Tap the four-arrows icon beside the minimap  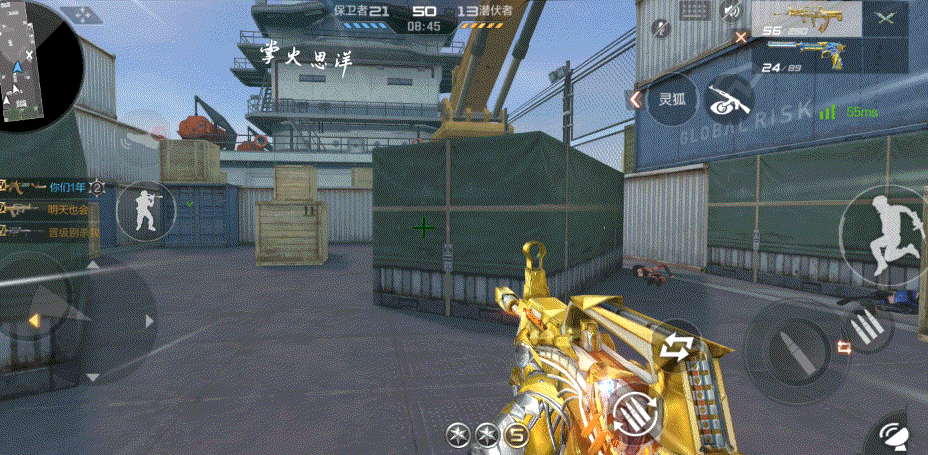tap(78, 16)
